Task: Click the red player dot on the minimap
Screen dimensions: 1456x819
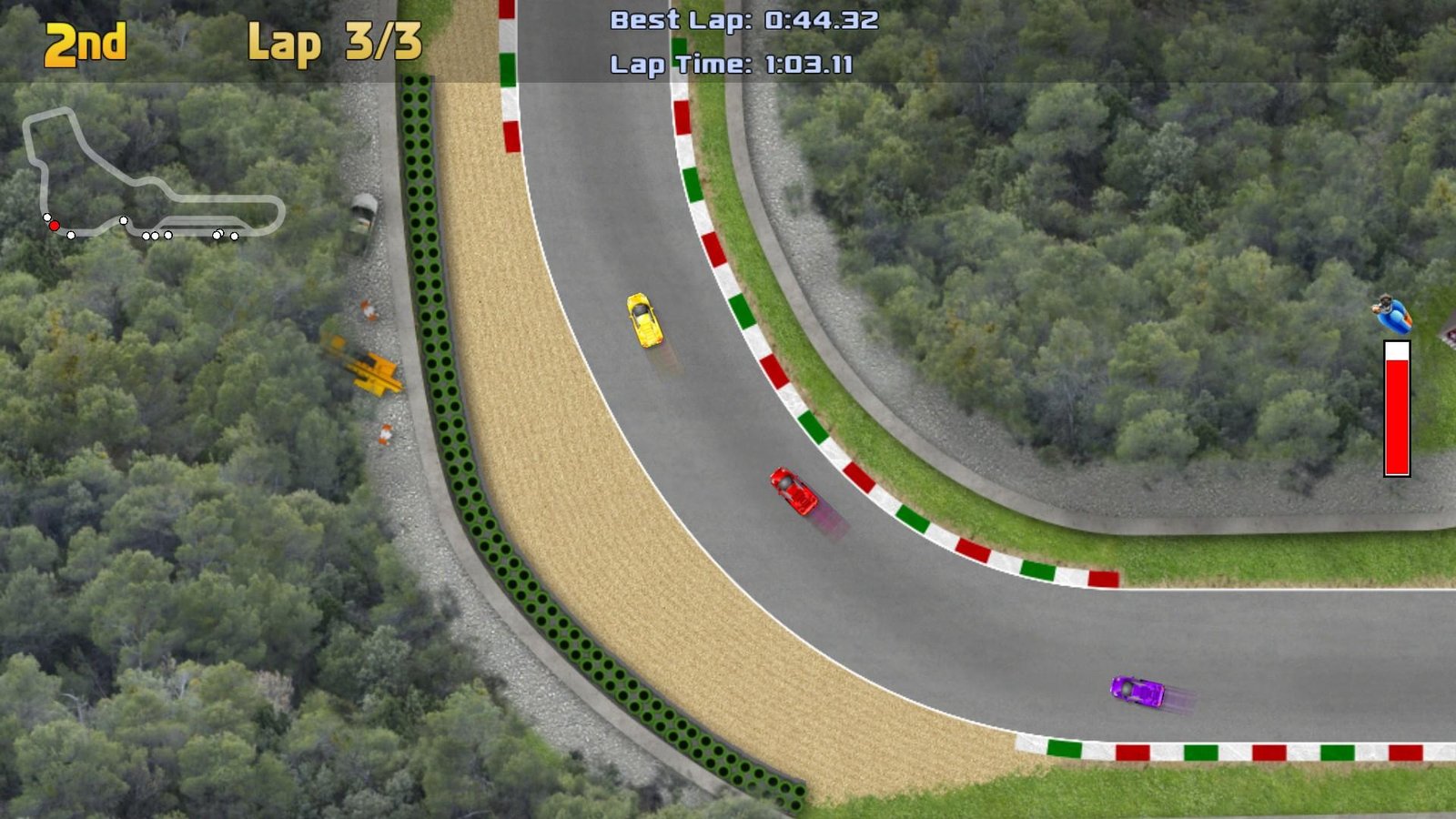Action: [55, 225]
